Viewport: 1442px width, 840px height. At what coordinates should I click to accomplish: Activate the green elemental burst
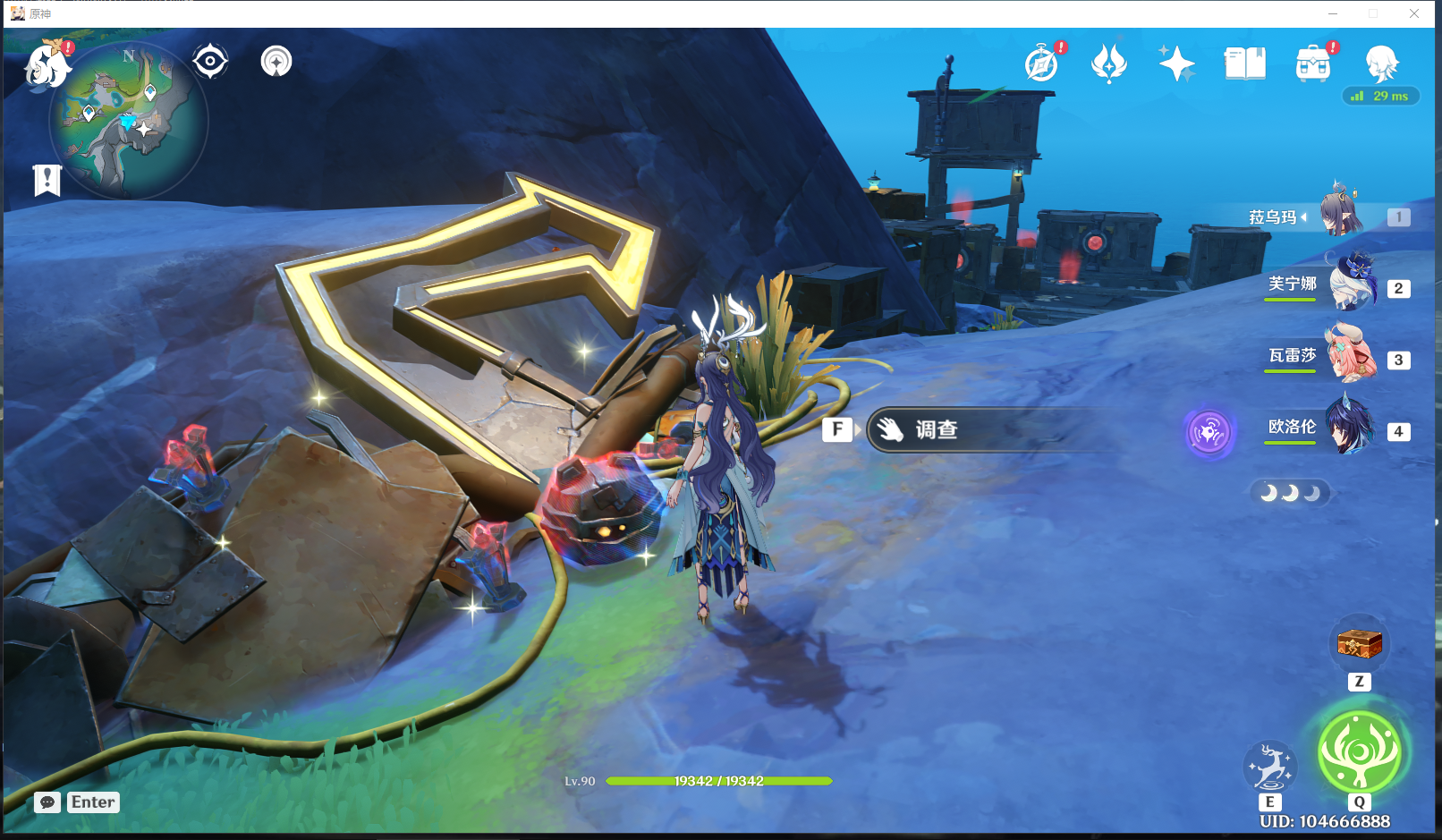tap(1360, 751)
